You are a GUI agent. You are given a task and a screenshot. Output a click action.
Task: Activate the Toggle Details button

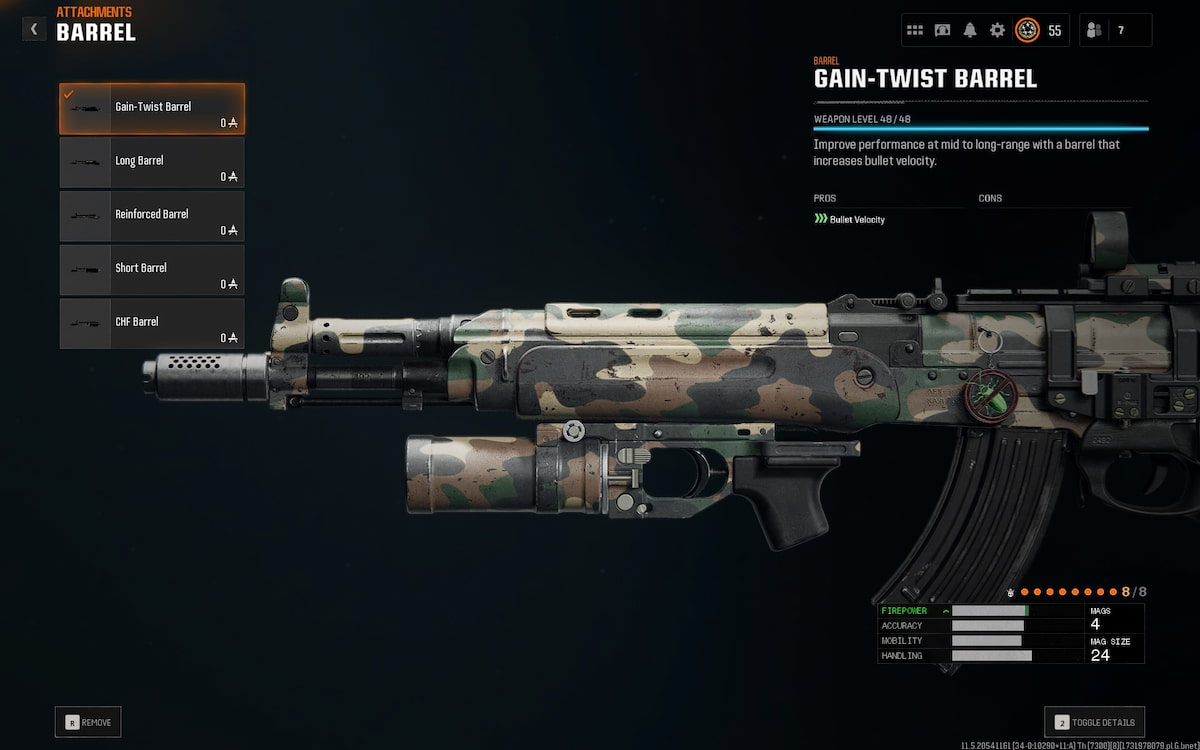click(x=1094, y=722)
